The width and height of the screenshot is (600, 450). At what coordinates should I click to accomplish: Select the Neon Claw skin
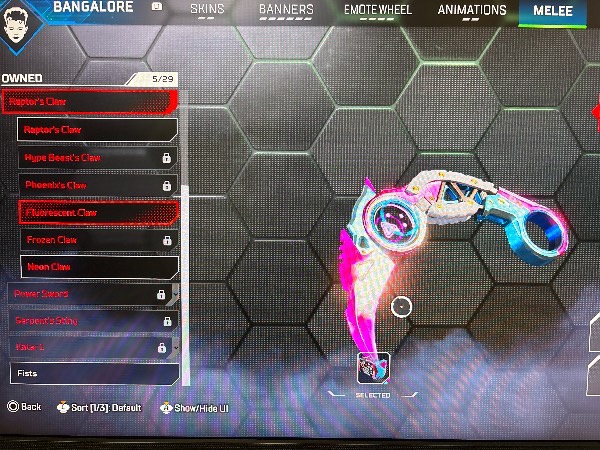[98, 267]
